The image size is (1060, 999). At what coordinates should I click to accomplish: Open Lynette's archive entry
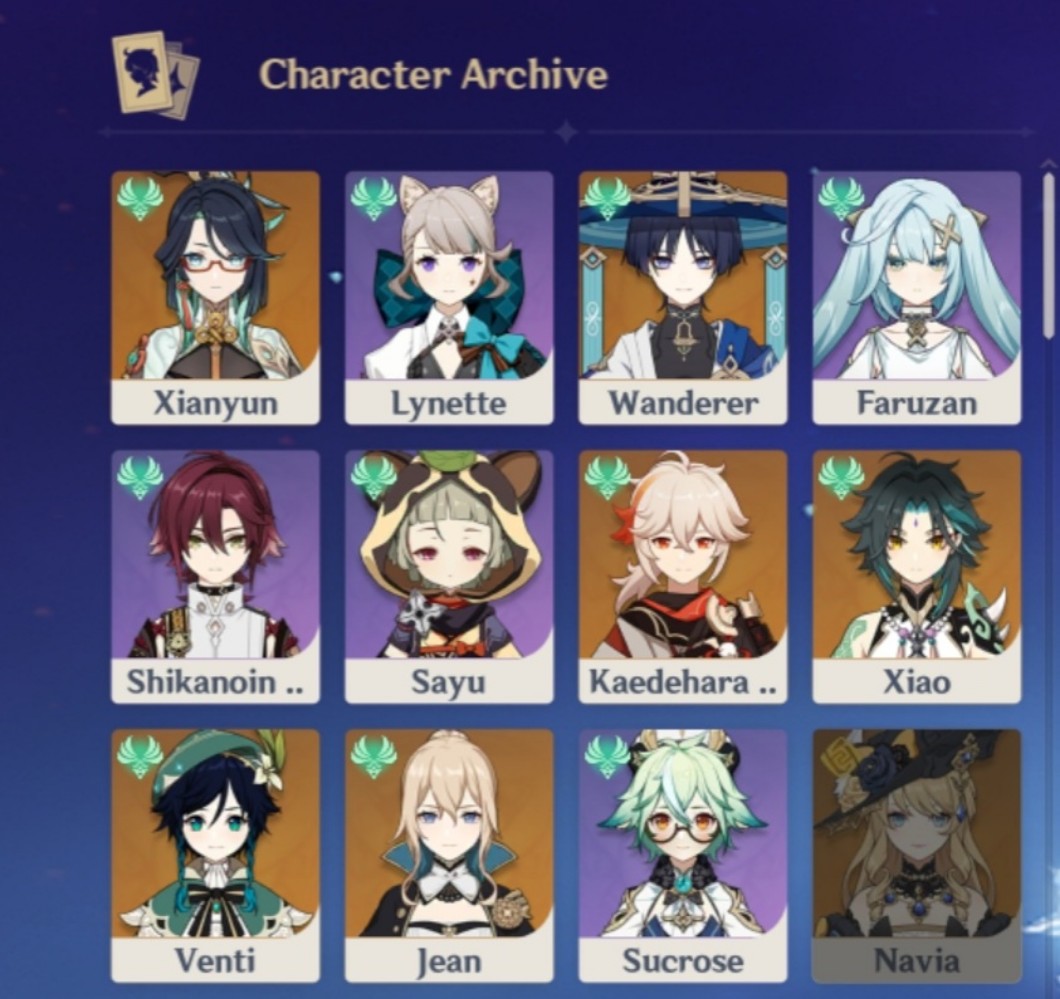449,296
